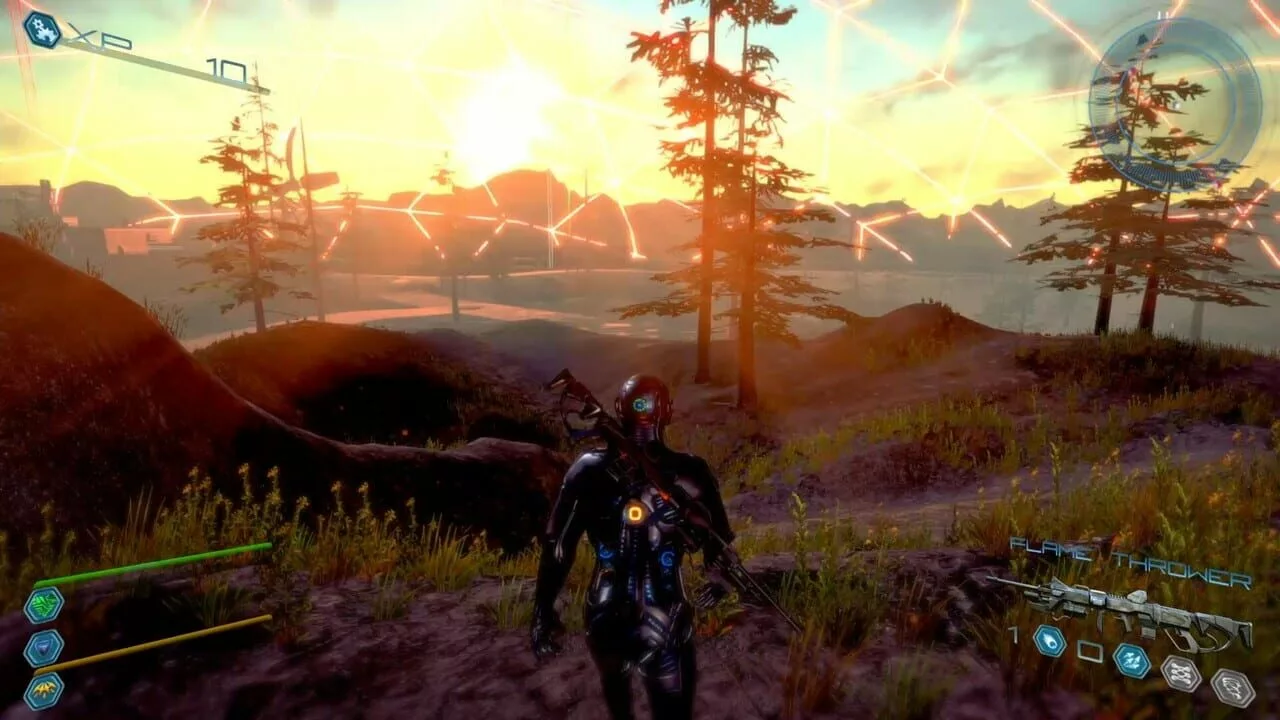Image resolution: width=1280 pixels, height=720 pixels.
Task: Open the circular radar minimap
Action: [x=1174, y=104]
